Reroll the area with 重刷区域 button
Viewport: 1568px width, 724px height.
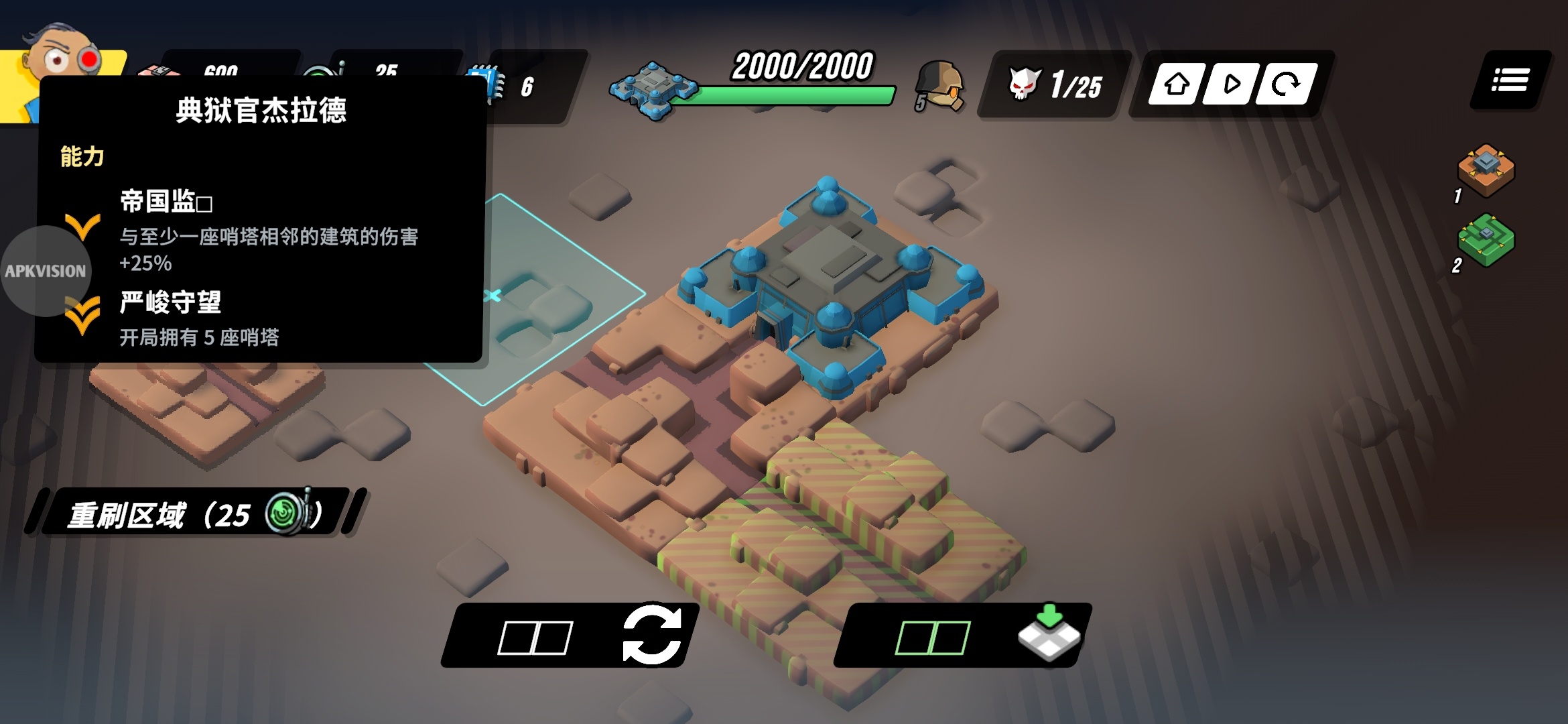(194, 514)
